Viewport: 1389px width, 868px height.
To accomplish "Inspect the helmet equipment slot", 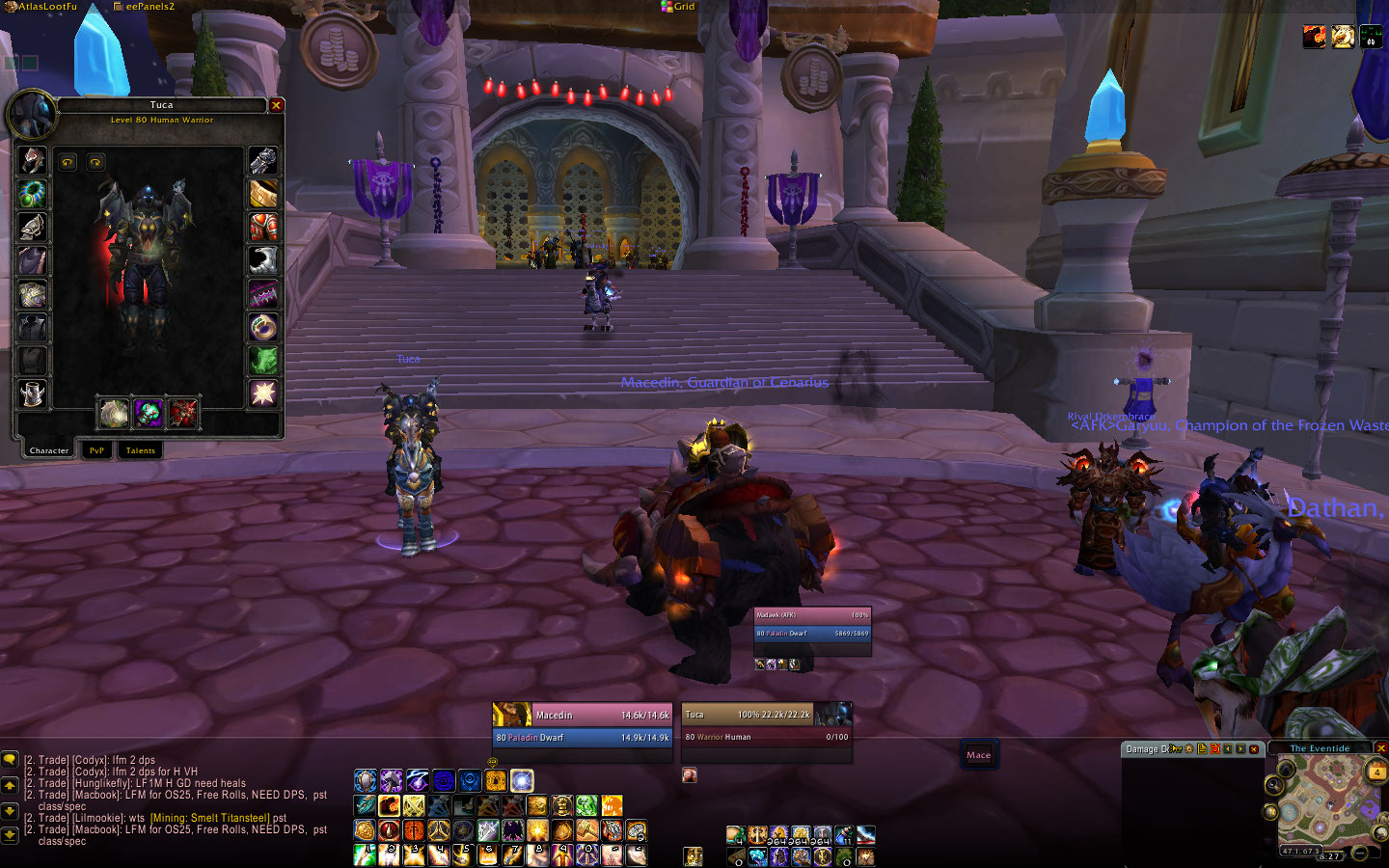I will pyautogui.click(x=32, y=159).
